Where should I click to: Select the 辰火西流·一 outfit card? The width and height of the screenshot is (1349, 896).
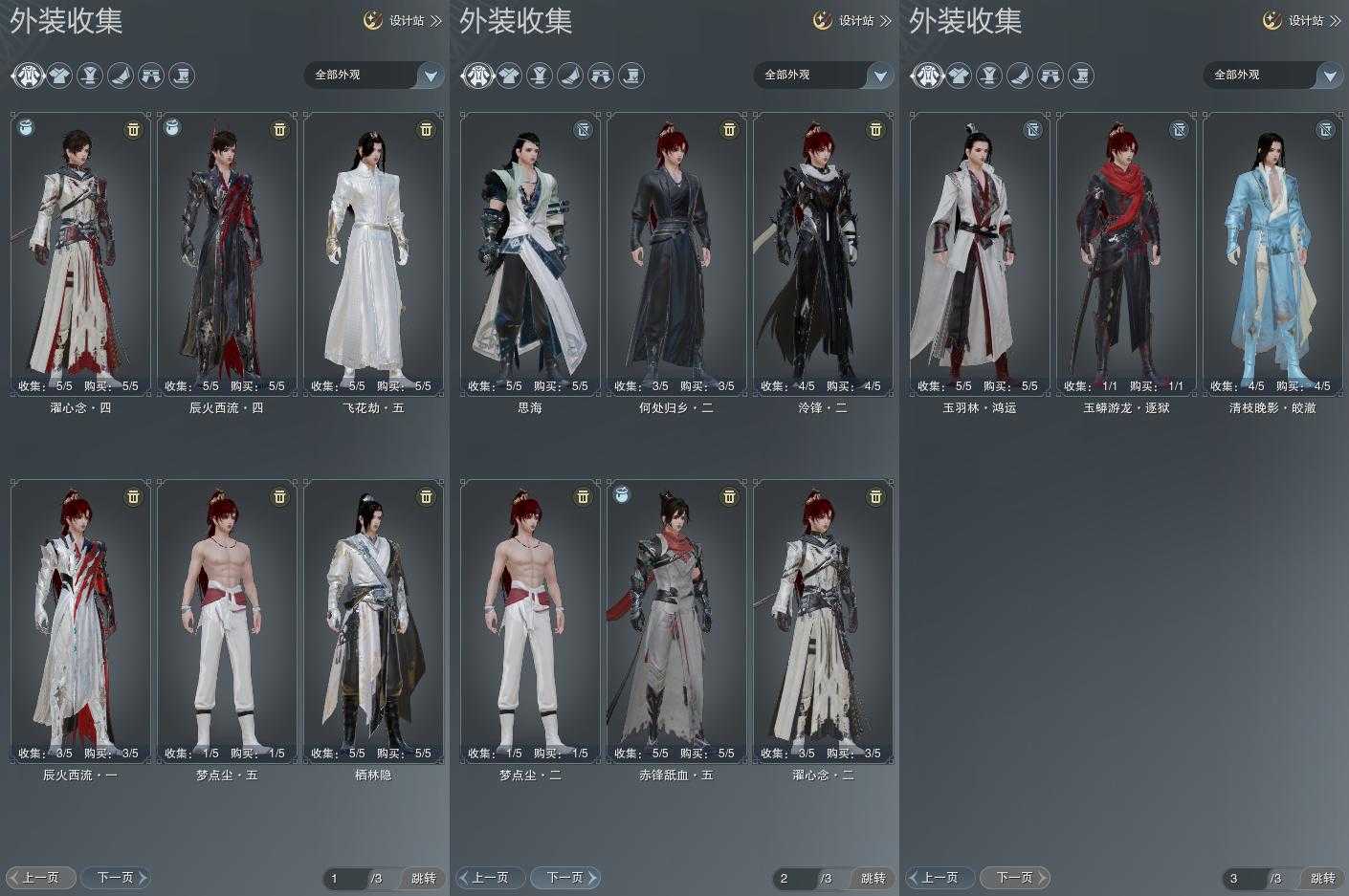[81, 622]
